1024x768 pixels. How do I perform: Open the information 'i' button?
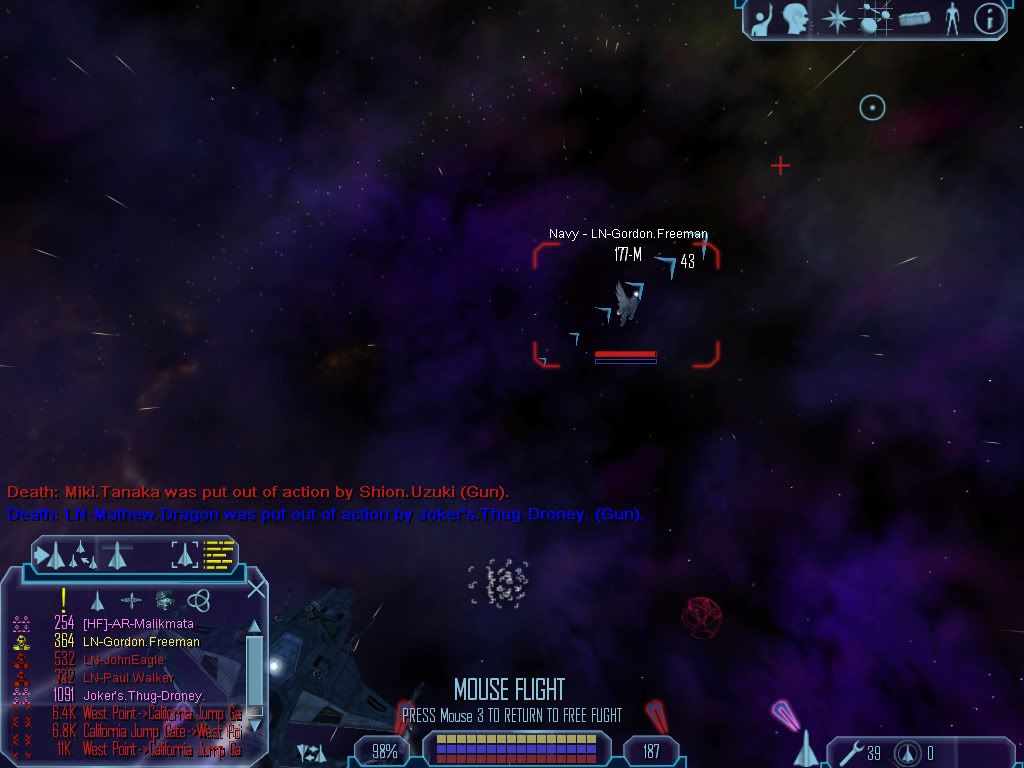tap(989, 18)
